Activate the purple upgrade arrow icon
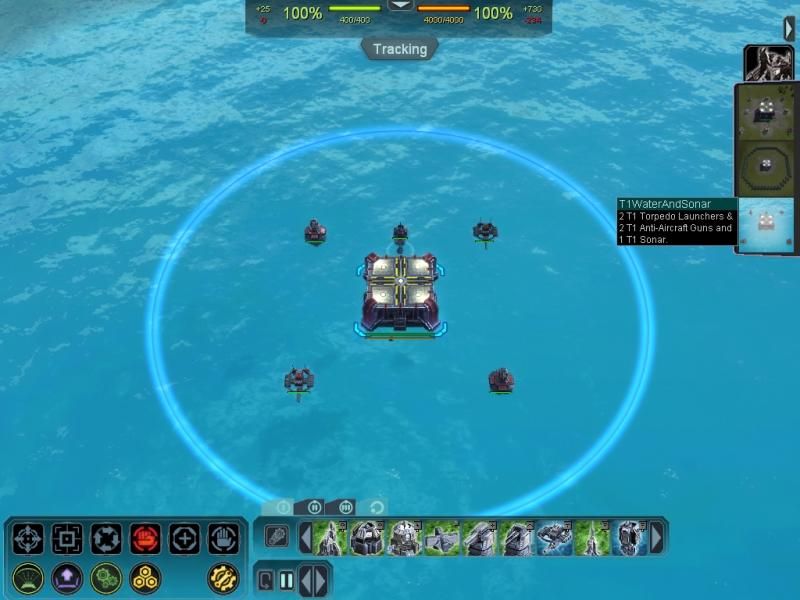Screen dimensions: 800x600 [67, 577]
